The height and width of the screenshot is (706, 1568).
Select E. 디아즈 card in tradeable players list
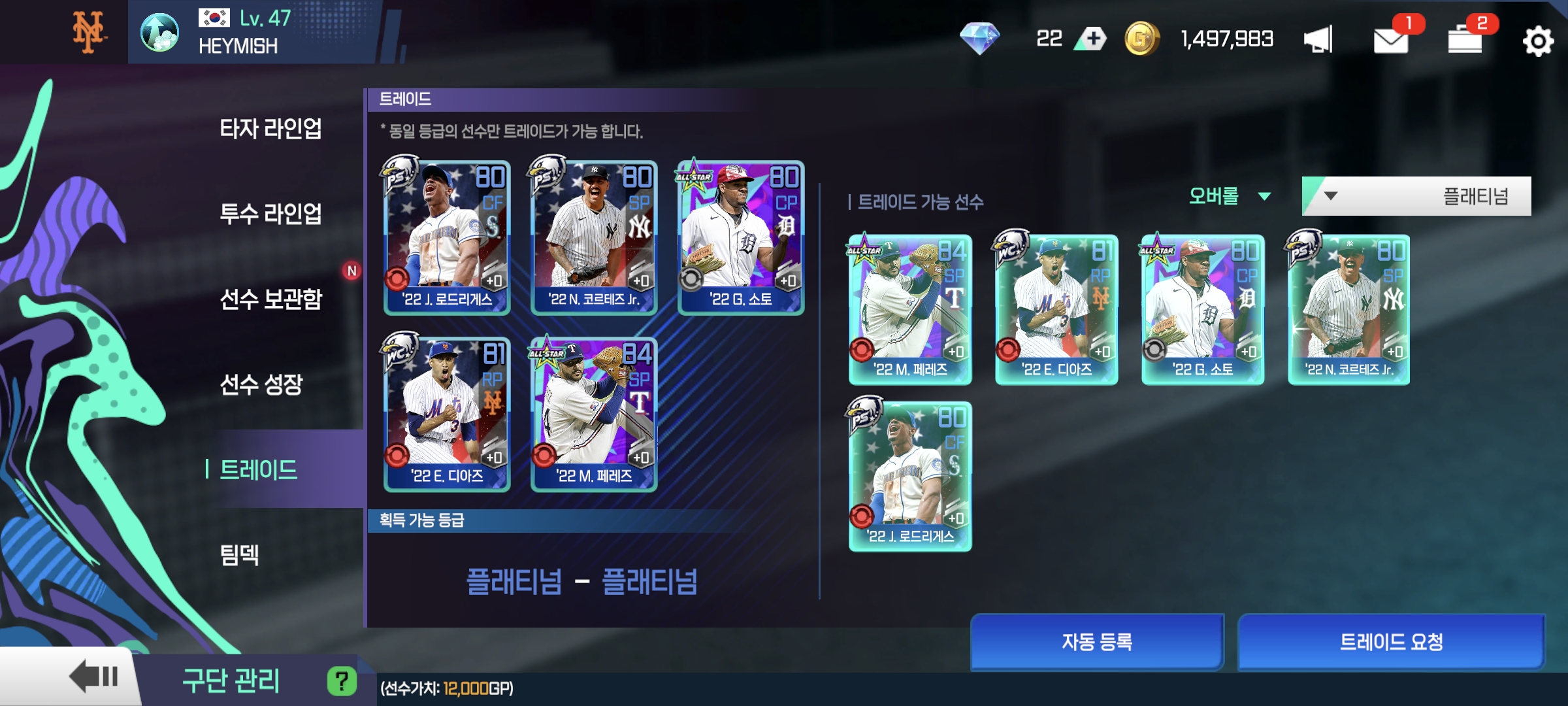pos(1056,310)
